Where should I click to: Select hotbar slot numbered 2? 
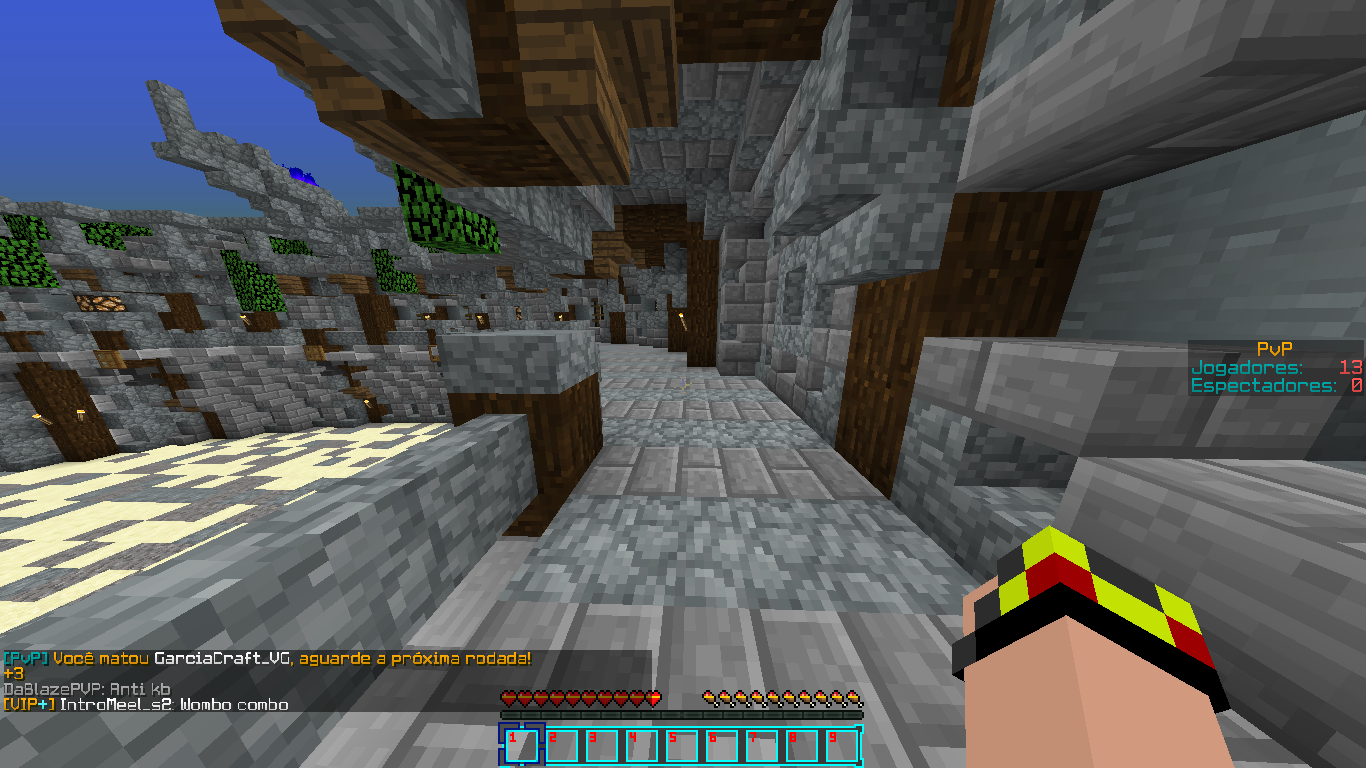561,746
